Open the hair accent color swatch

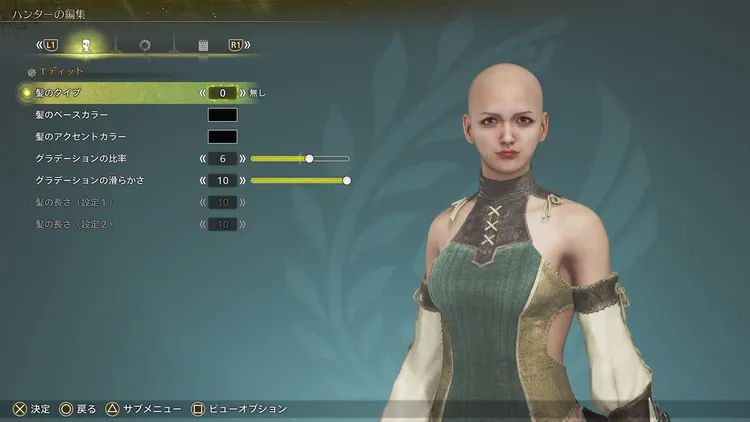coord(222,137)
